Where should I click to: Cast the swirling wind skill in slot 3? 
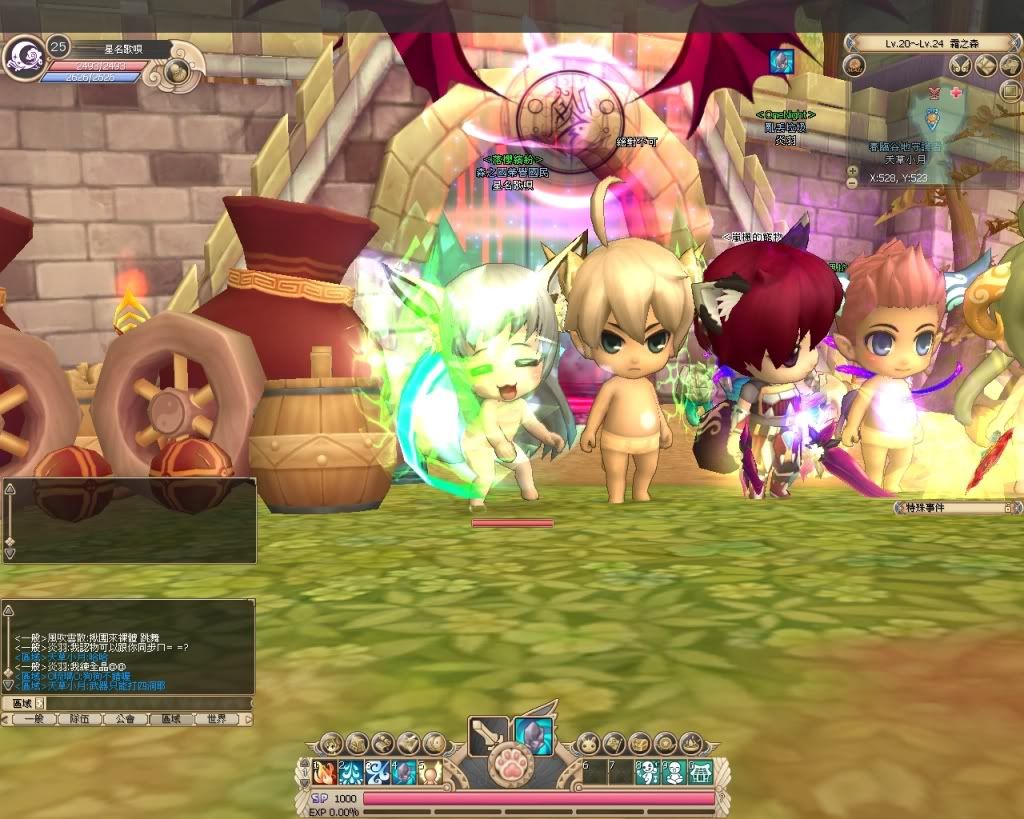[x=377, y=773]
